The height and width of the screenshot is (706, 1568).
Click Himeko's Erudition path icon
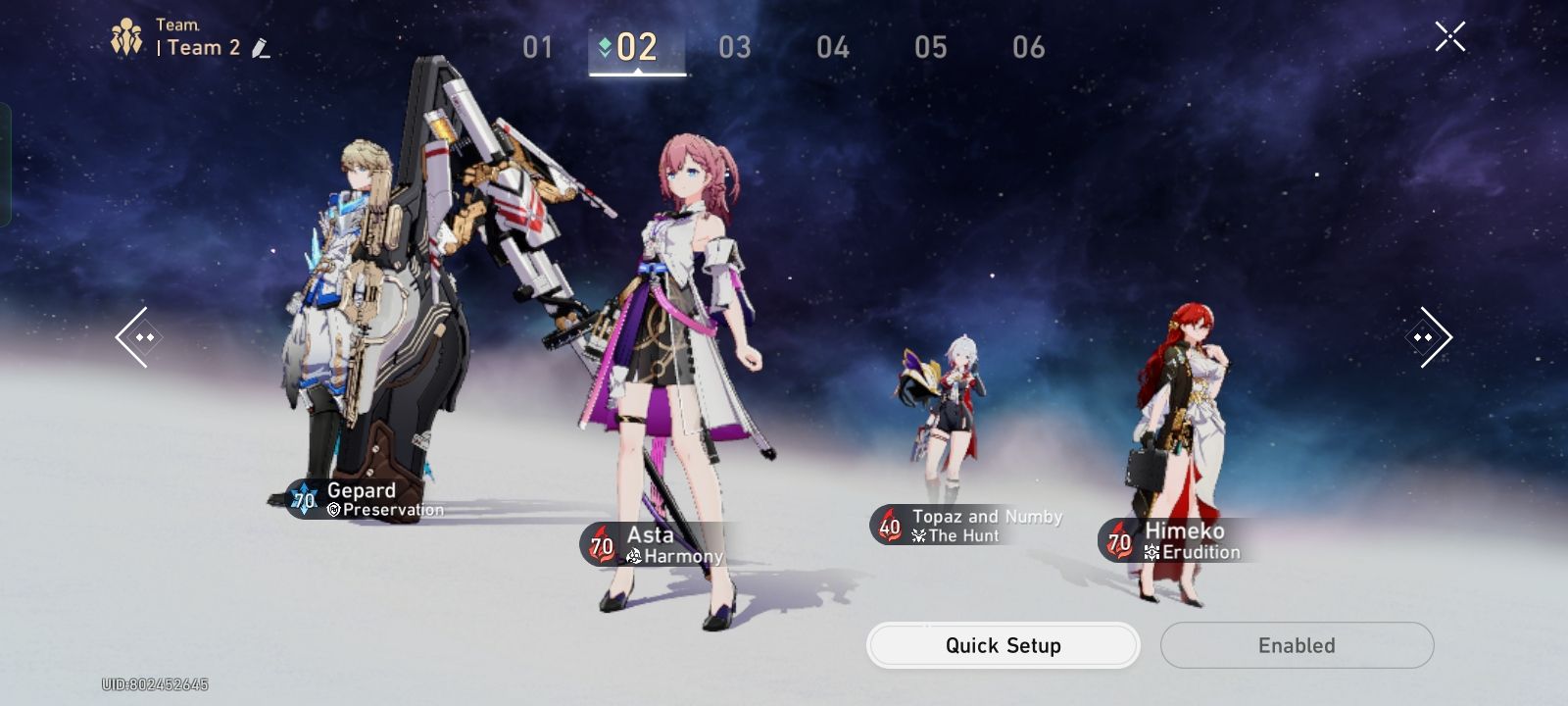point(1153,550)
